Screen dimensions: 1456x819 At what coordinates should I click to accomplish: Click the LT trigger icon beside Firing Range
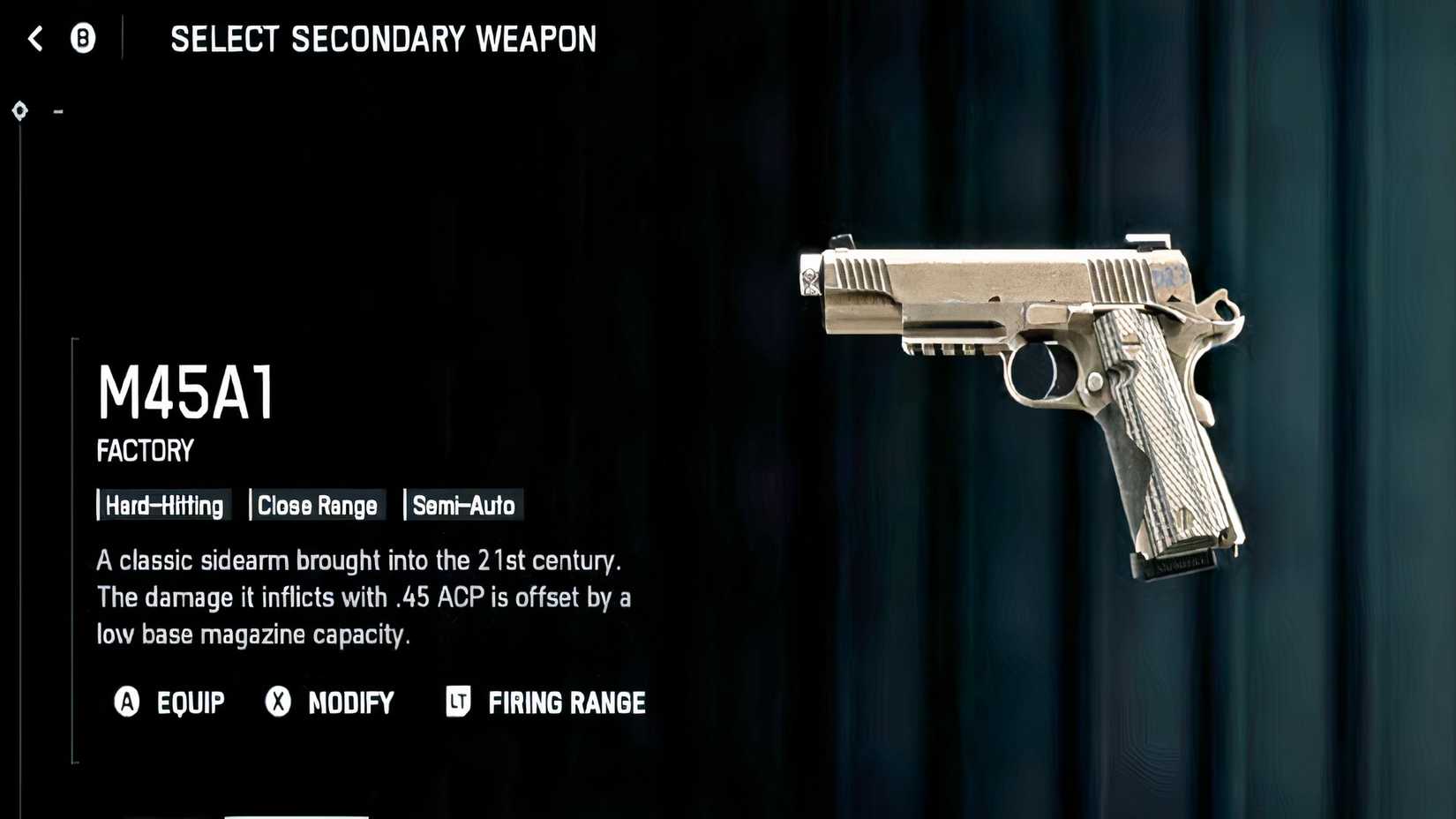click(x=456, y=703)
